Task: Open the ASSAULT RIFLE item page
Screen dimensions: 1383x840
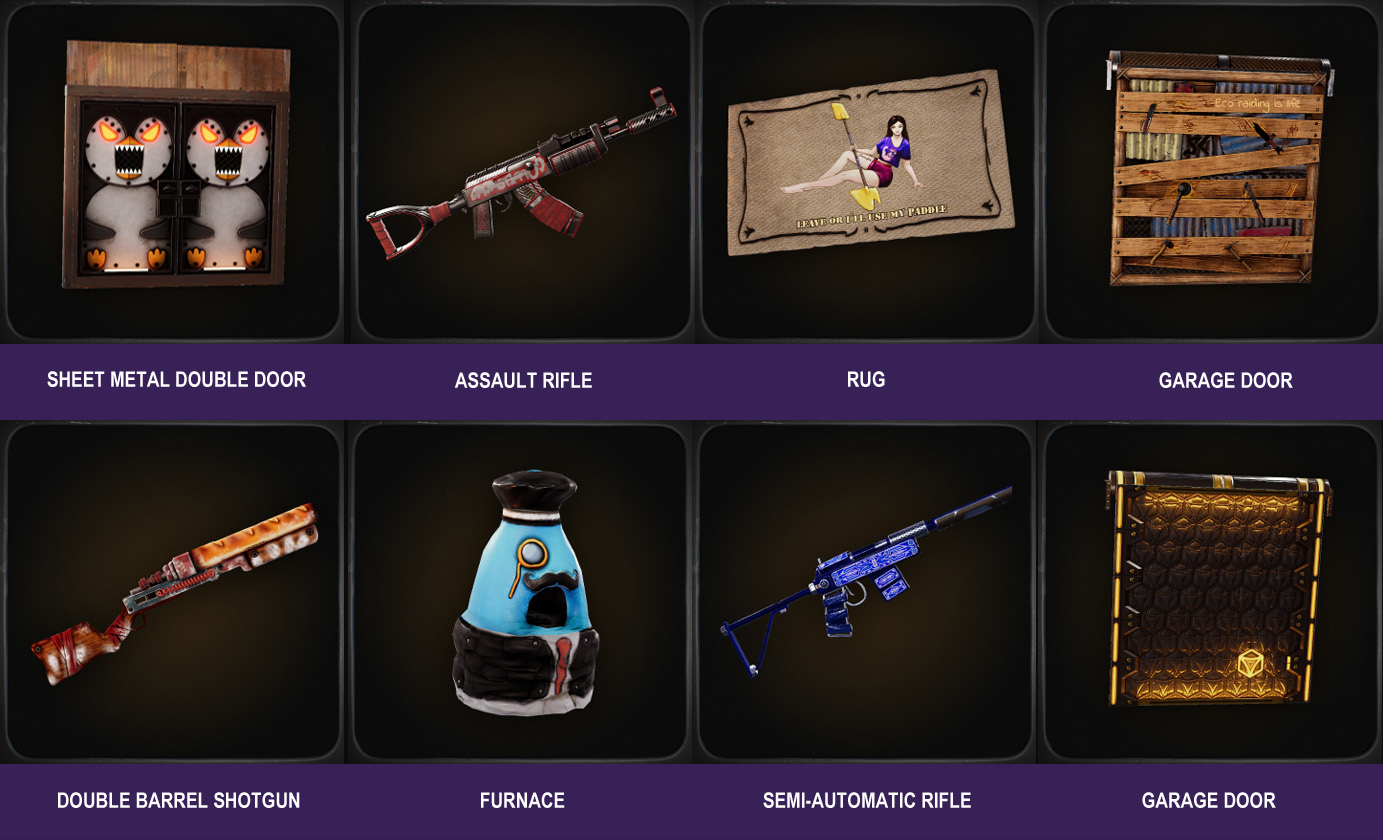Action: point(523,380)
